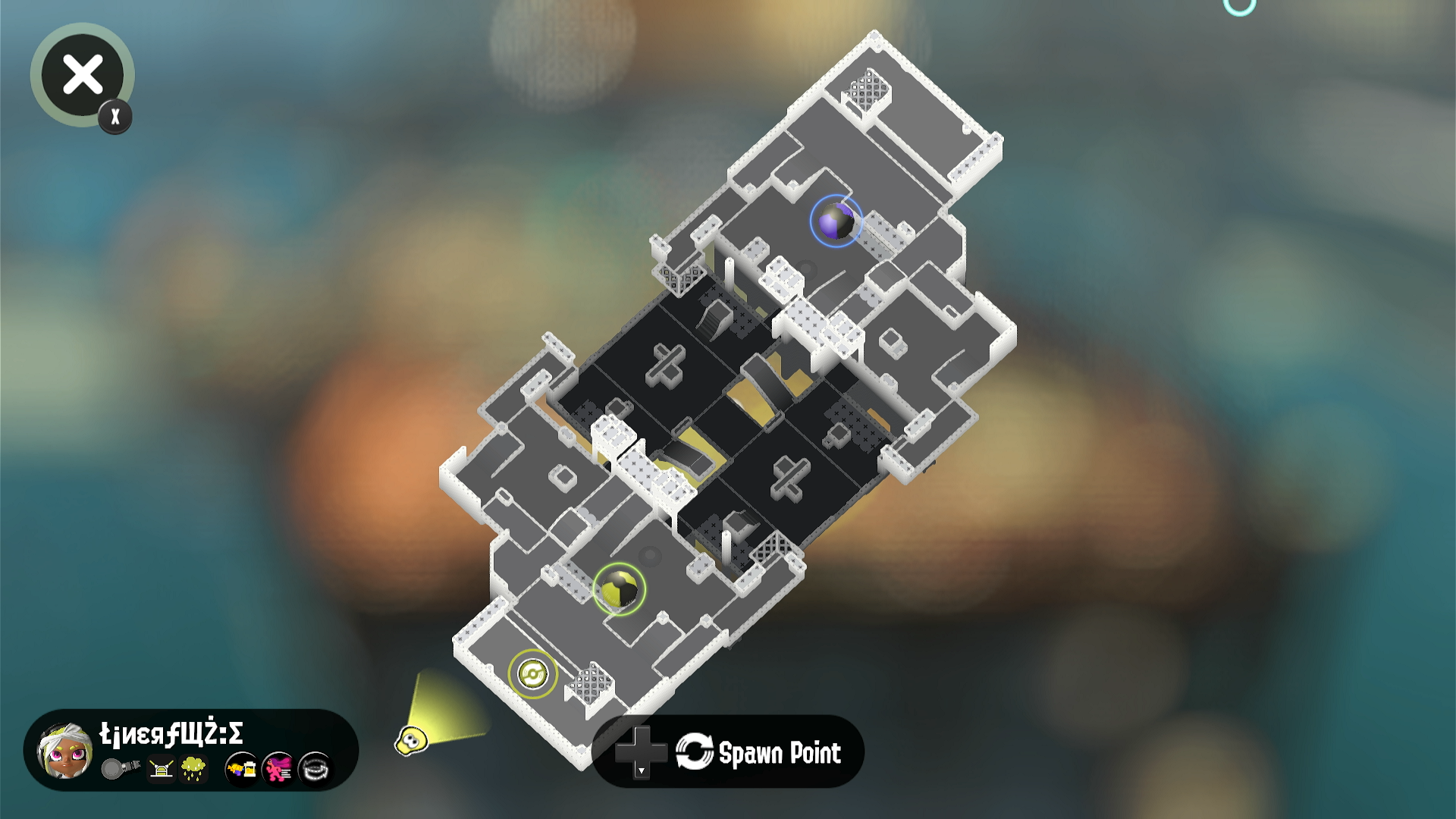Image resolution: width=1456 pixels, height=819 pixels.
Task: Click the white ring gear ability icon
Action: (x=315, y=769)
